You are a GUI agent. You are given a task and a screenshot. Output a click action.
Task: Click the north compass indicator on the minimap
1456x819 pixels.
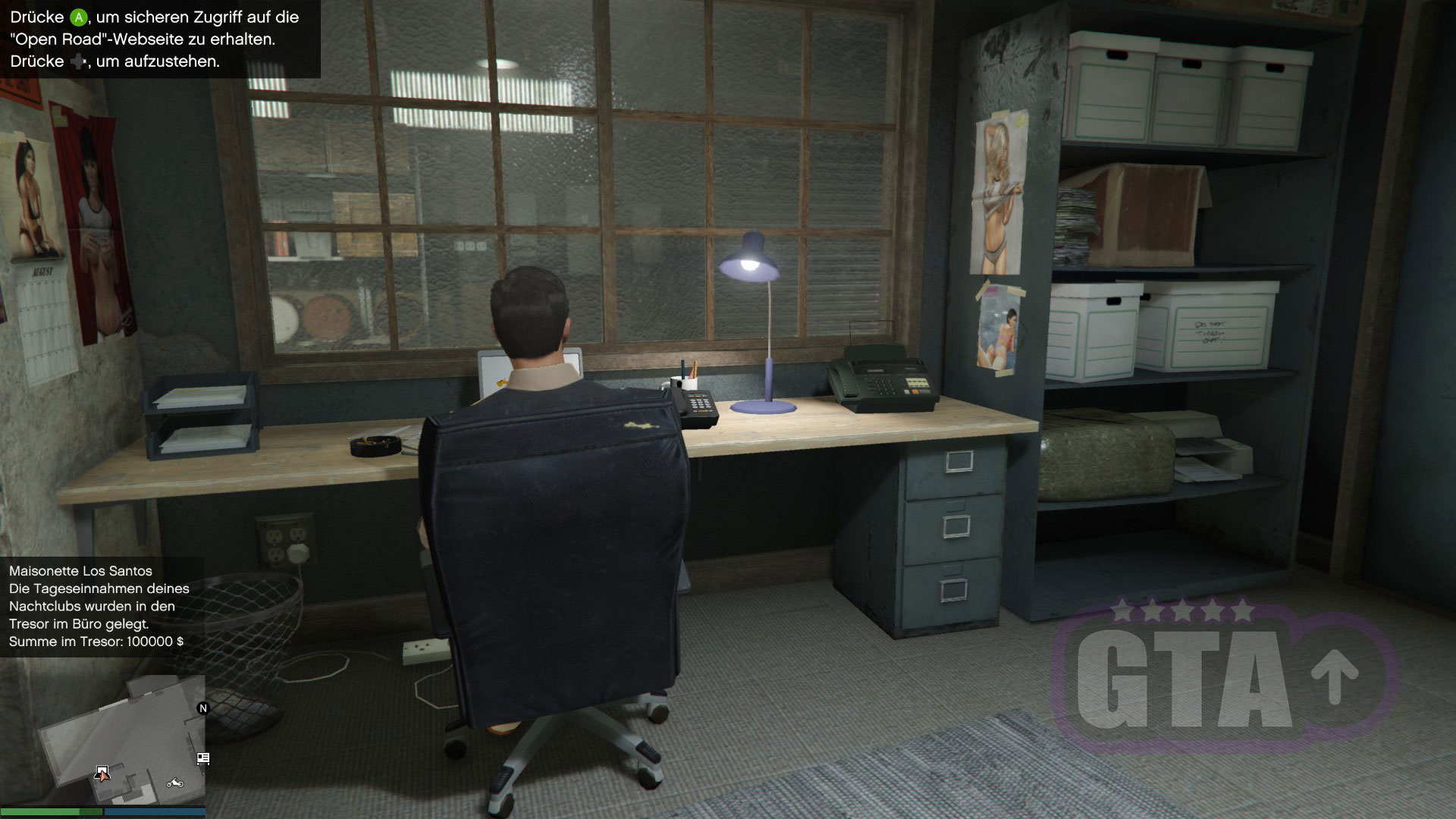[202, 708]
